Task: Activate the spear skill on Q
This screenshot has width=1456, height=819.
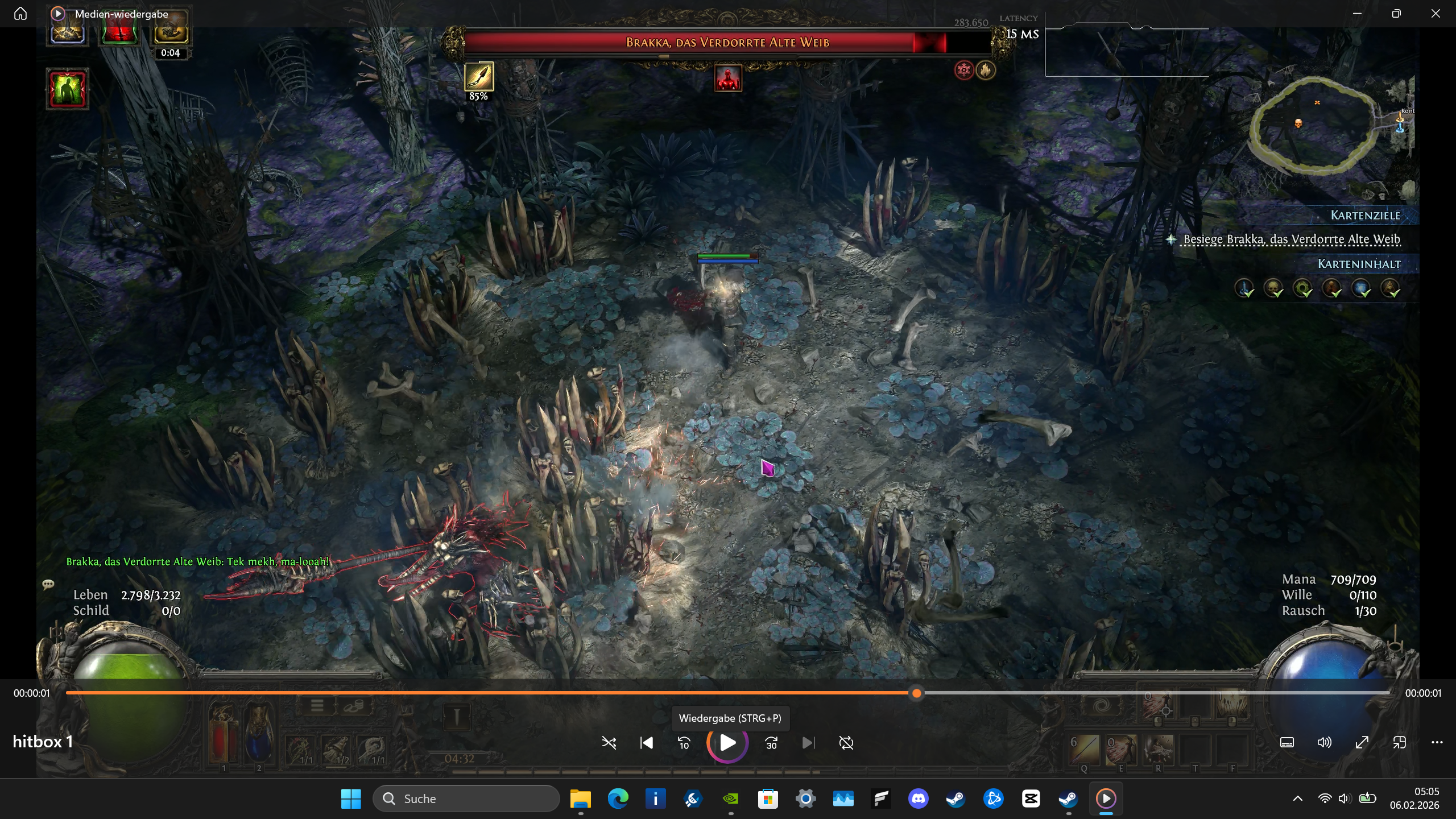Action: click(1084, 750)
